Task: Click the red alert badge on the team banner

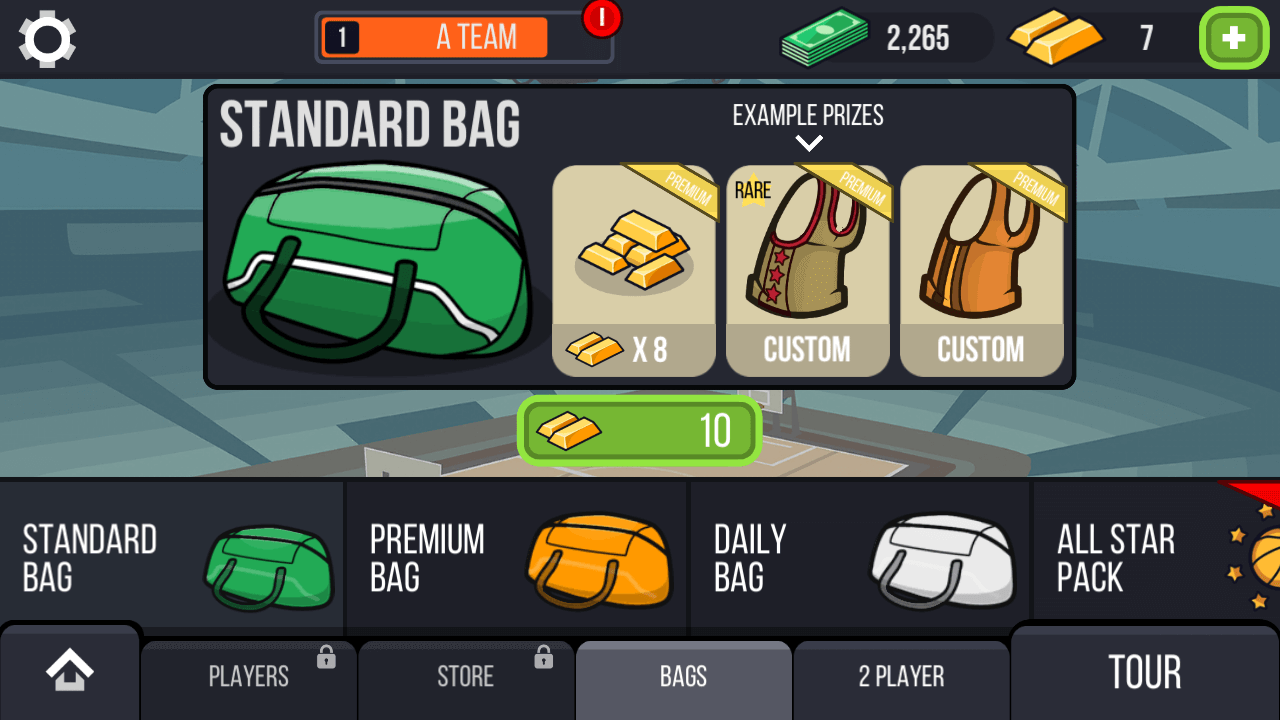Action: pos(602,17)
